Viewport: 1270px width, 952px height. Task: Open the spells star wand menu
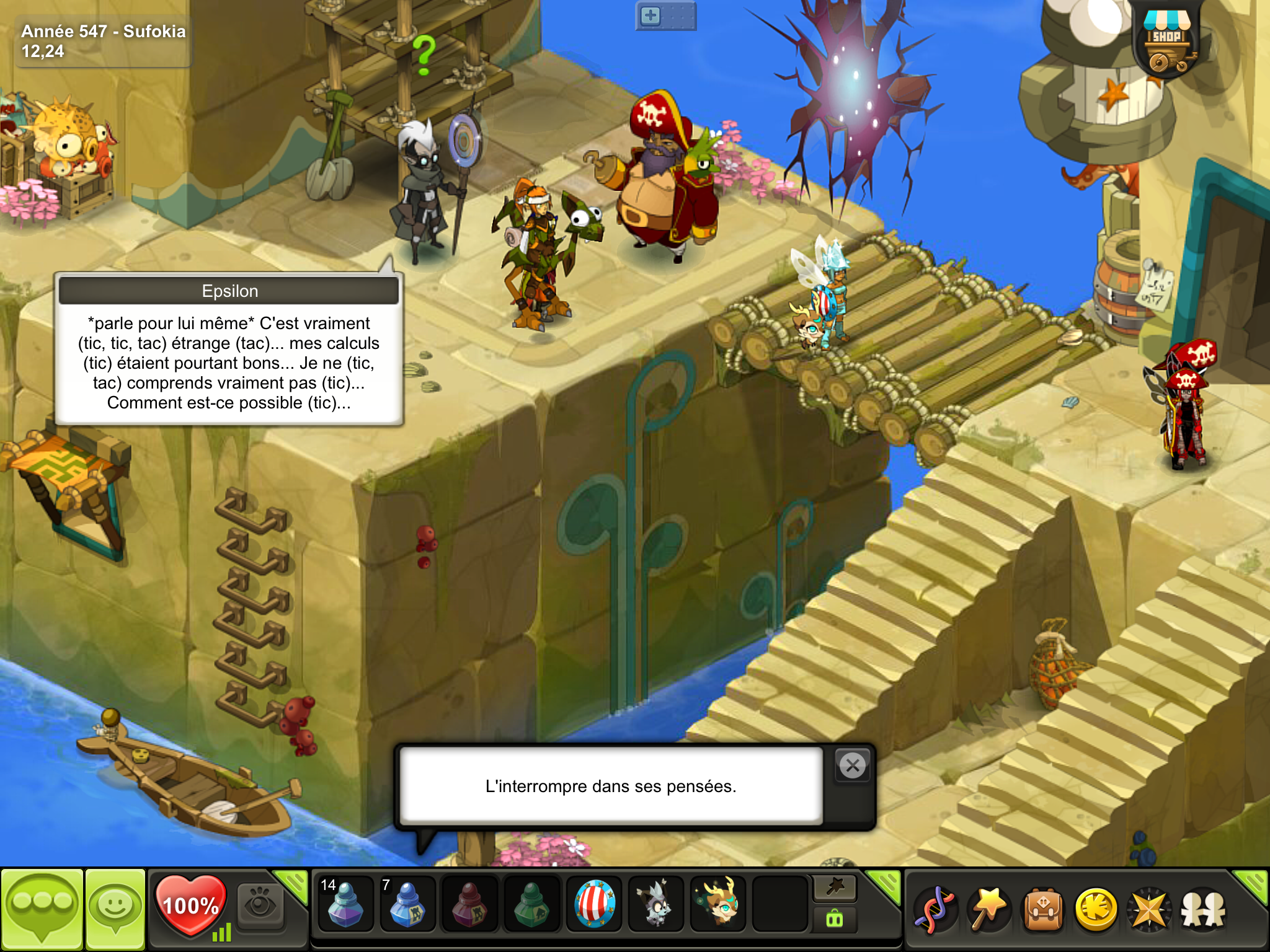point(989,910)
